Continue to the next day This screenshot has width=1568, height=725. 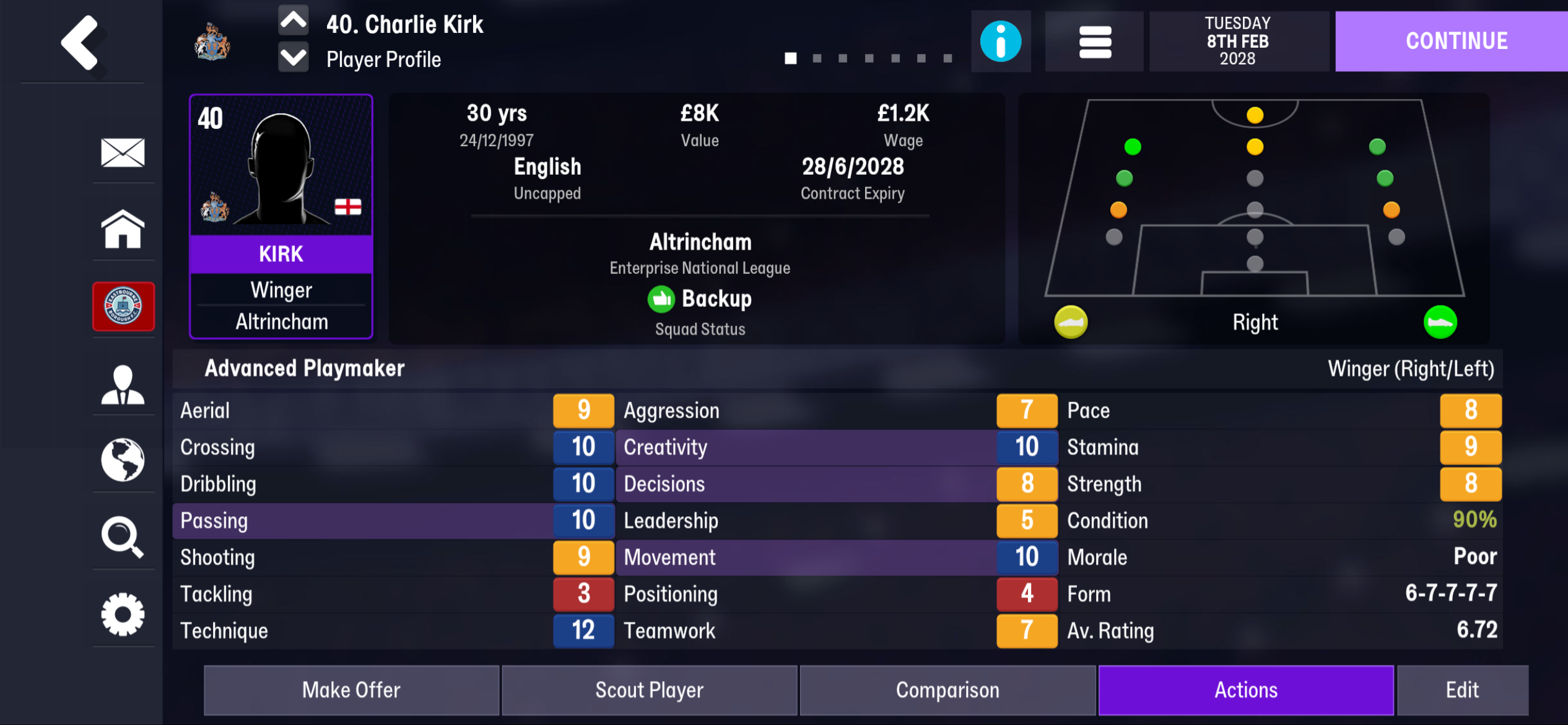point(1456,41)
